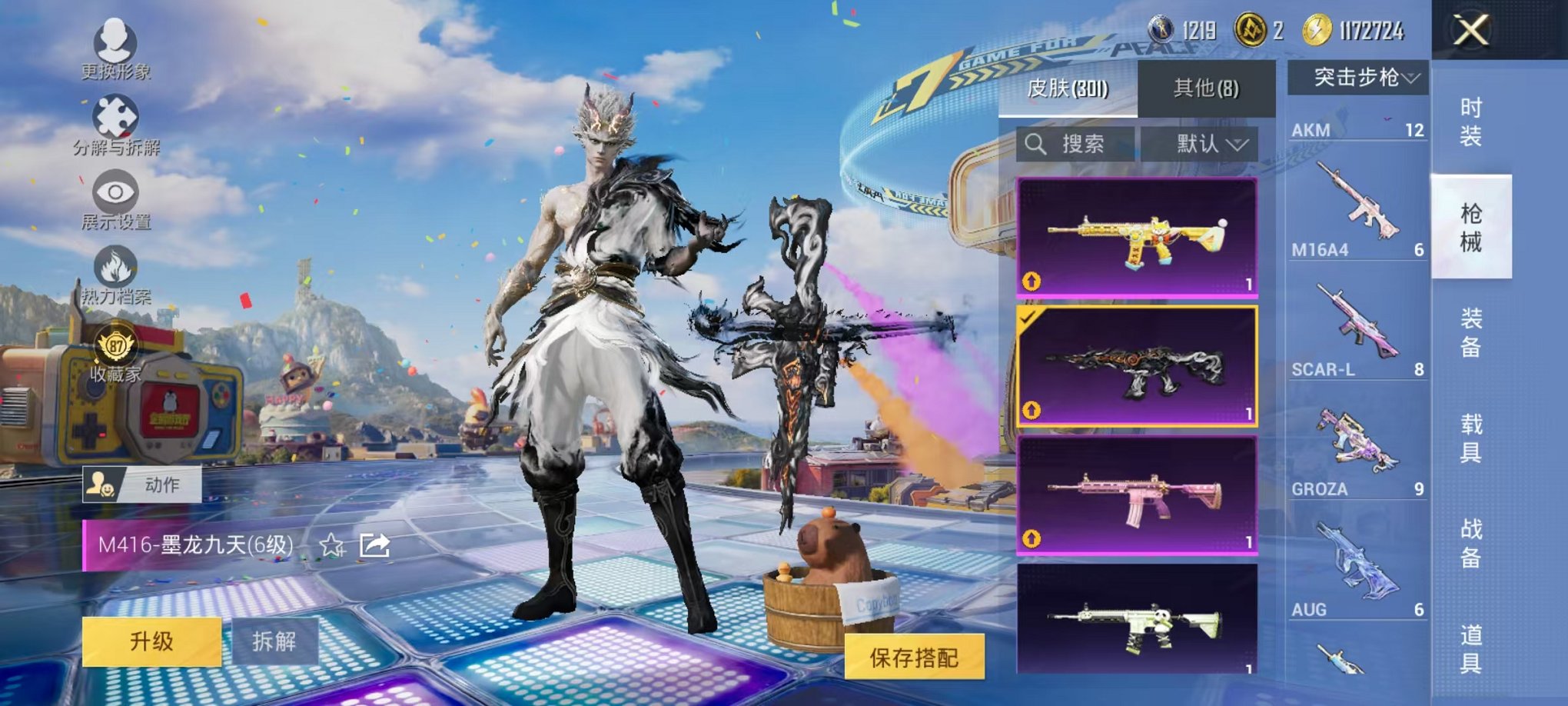Click the search magnifier icon

pyautogui.click(x=1037, y=144)
